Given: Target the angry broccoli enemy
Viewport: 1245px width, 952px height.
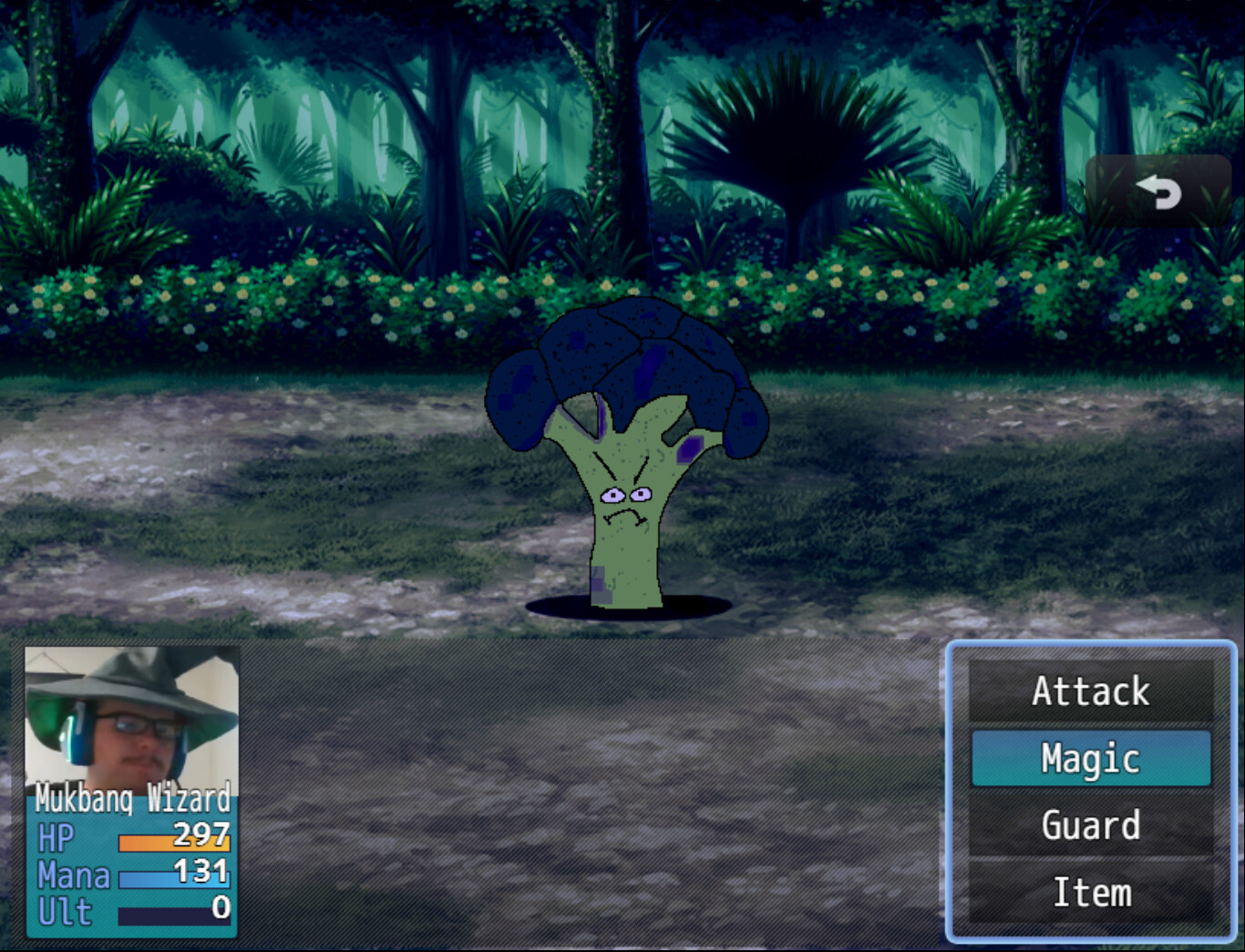Looking at the screenshot, I should (624, 456).
